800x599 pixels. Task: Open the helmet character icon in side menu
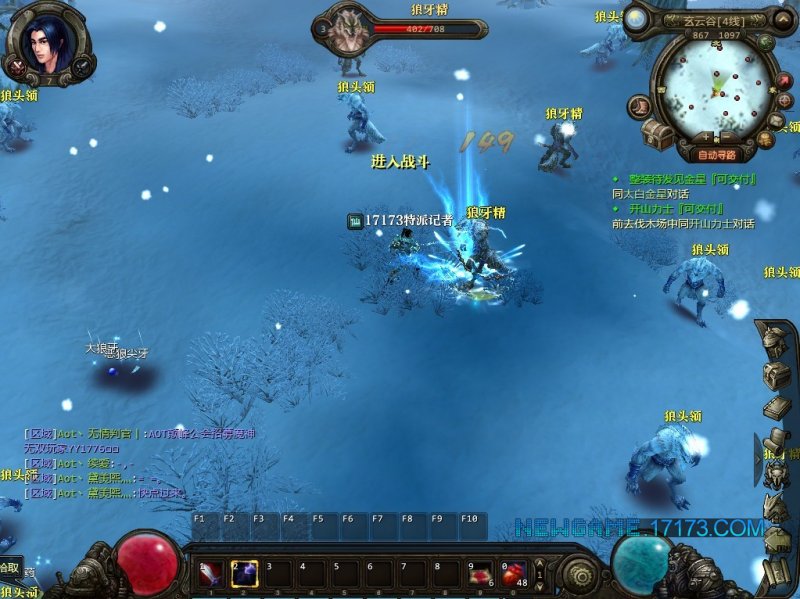pos(775,343)
